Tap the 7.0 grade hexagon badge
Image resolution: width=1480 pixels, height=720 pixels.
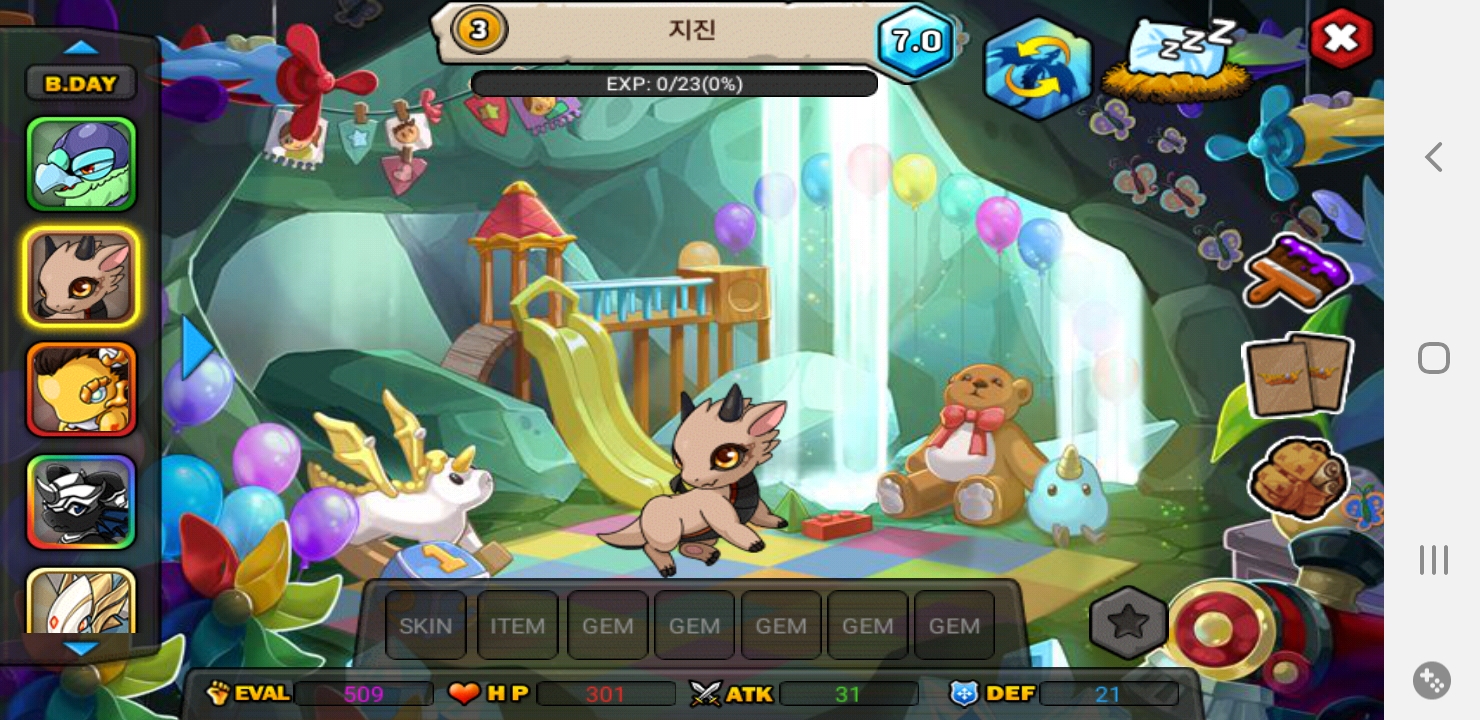tap(916, 41)
